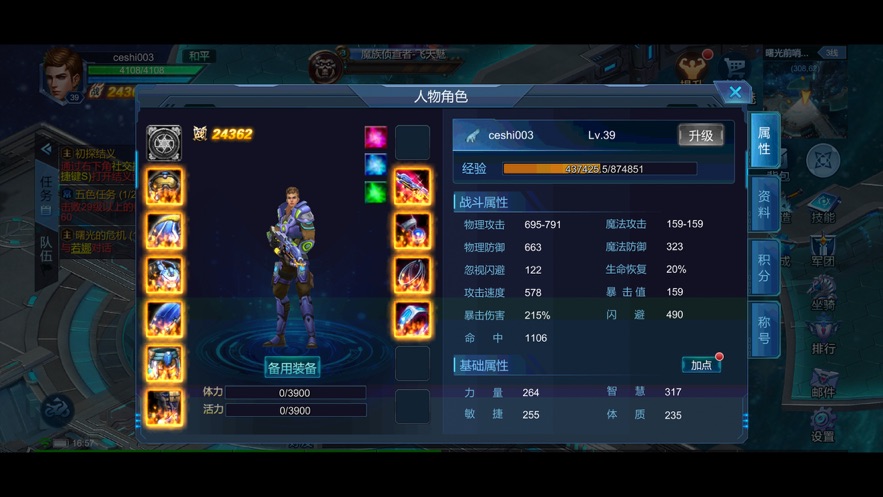Tap the 升级 level-up button
Image resolution: width=883 pixels, height=497 pixels.
701,136
